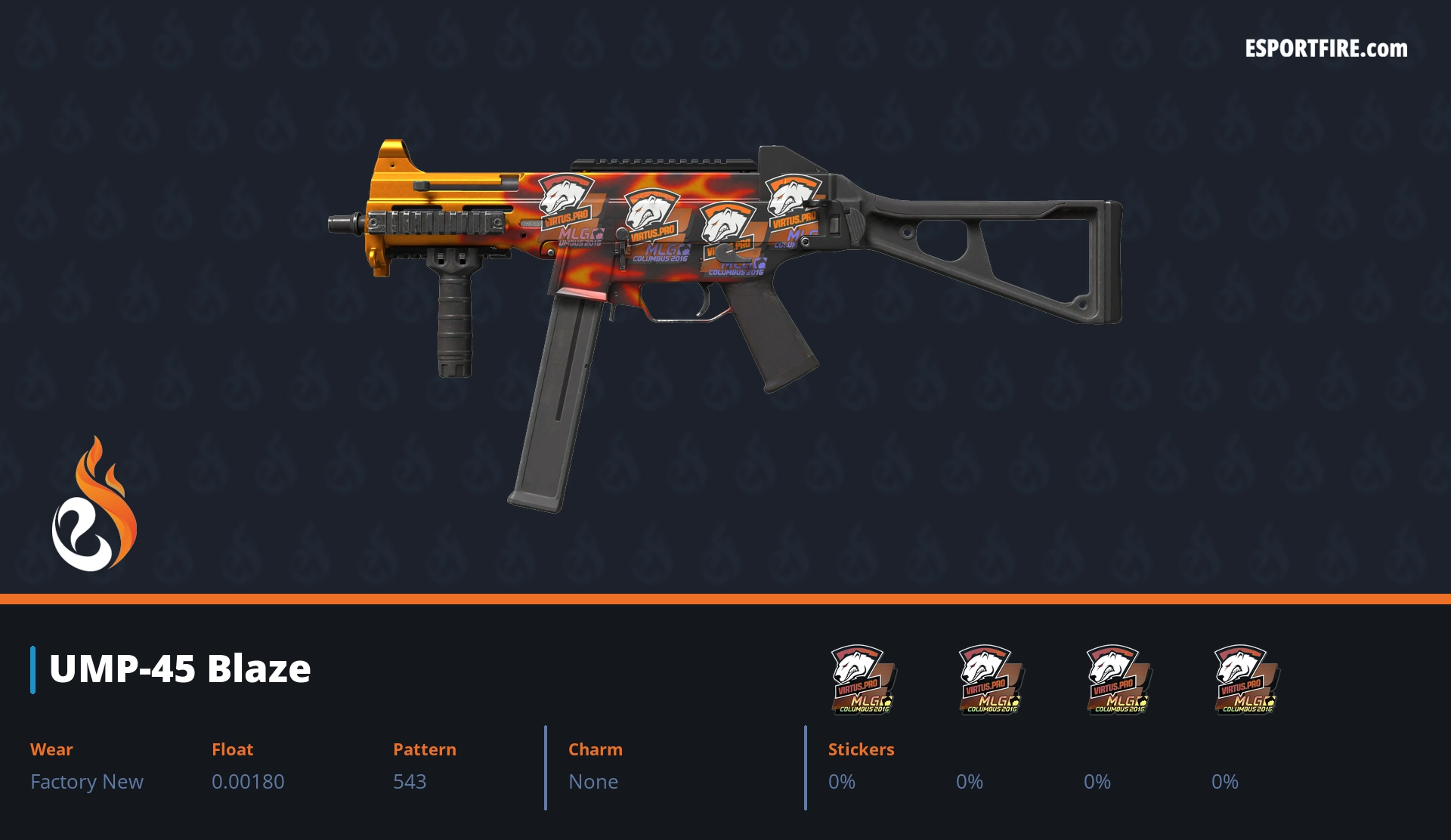The image size is (1451, 840).
Task: Click the orange flame Esportfire logo
Action: (x=94, y=505)
